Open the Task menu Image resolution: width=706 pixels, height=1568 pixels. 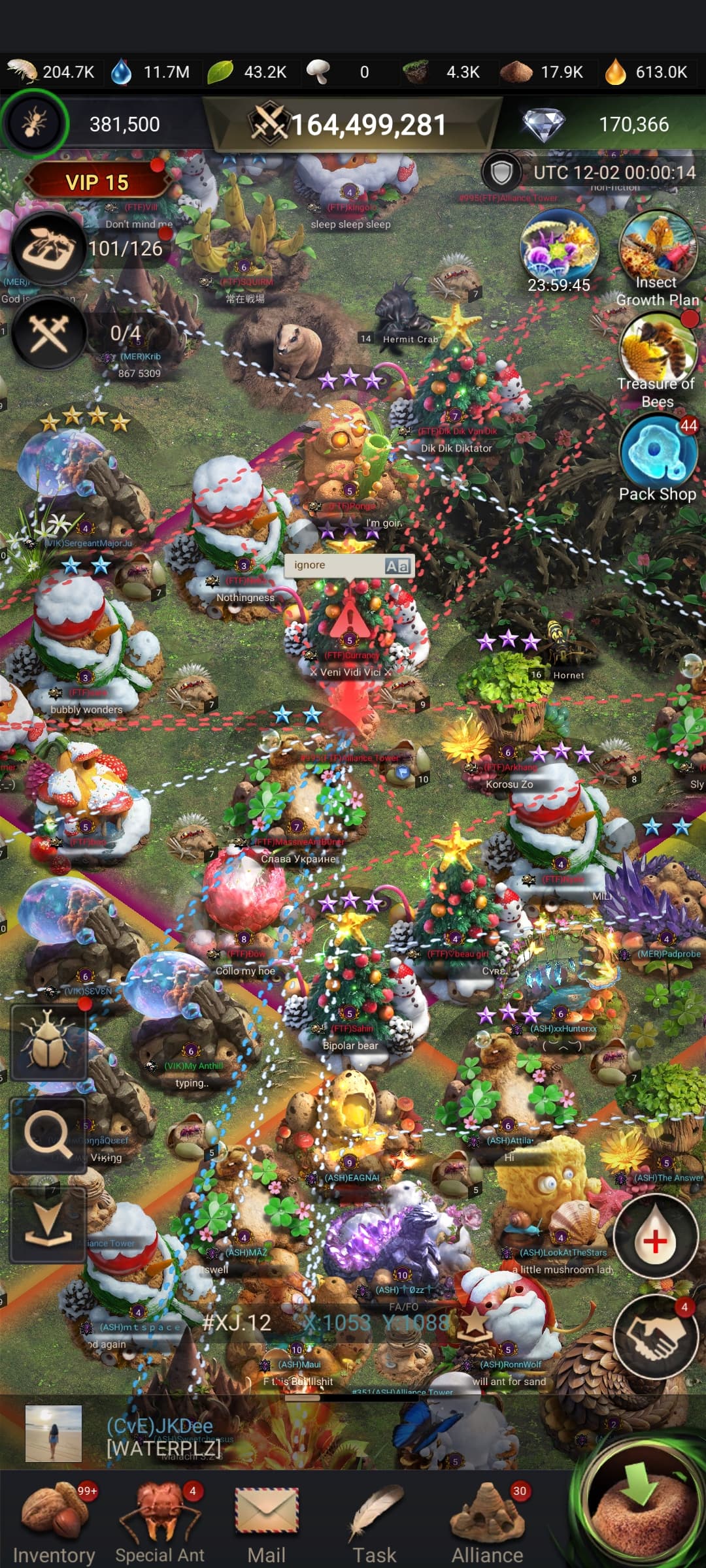coord(375,1521)
